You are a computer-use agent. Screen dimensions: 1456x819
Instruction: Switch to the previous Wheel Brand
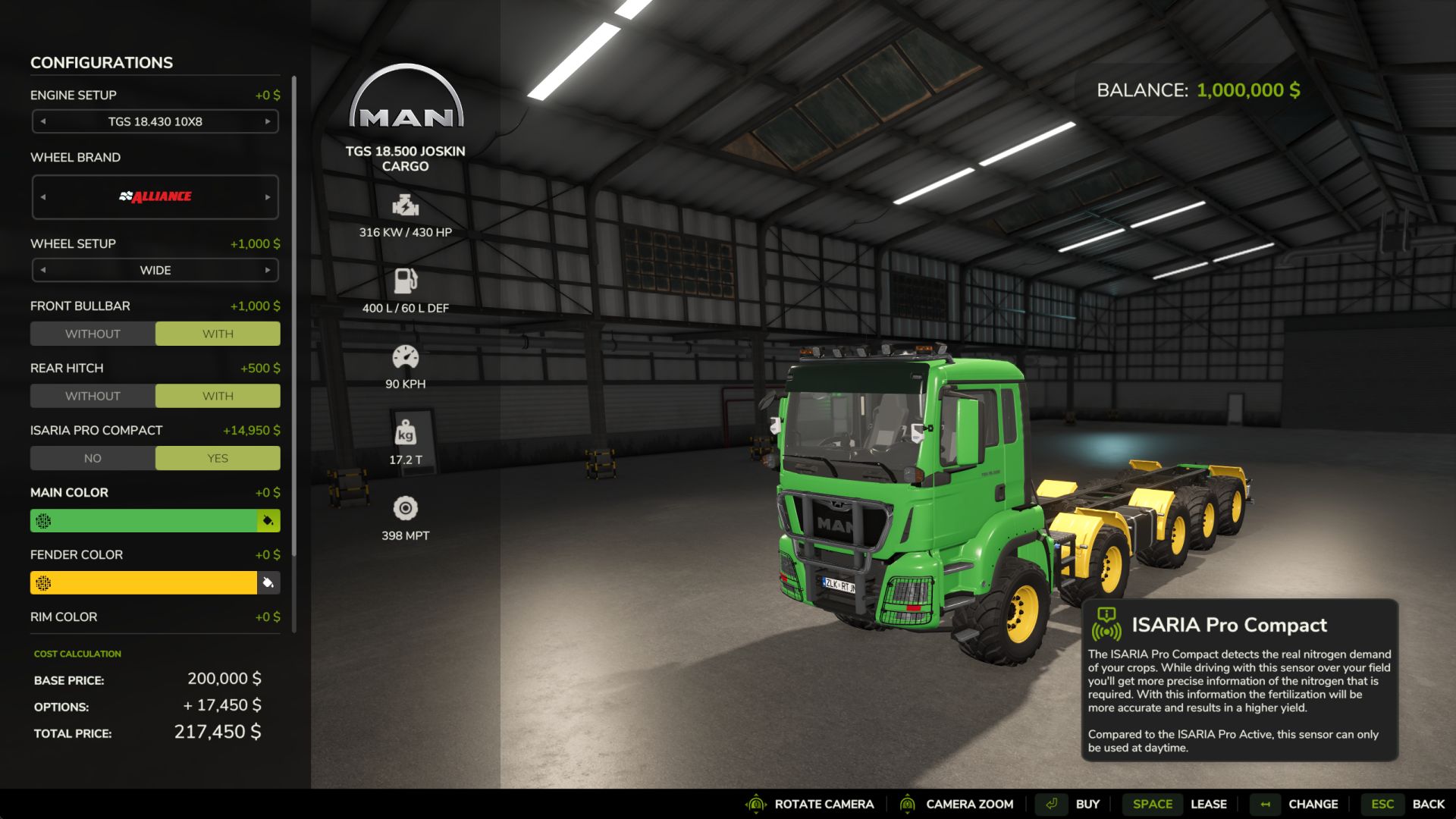(43, 196)
